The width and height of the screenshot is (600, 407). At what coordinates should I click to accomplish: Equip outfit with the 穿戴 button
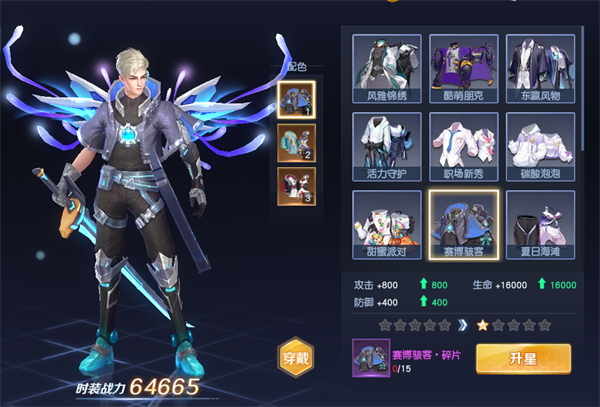(297, 358)
